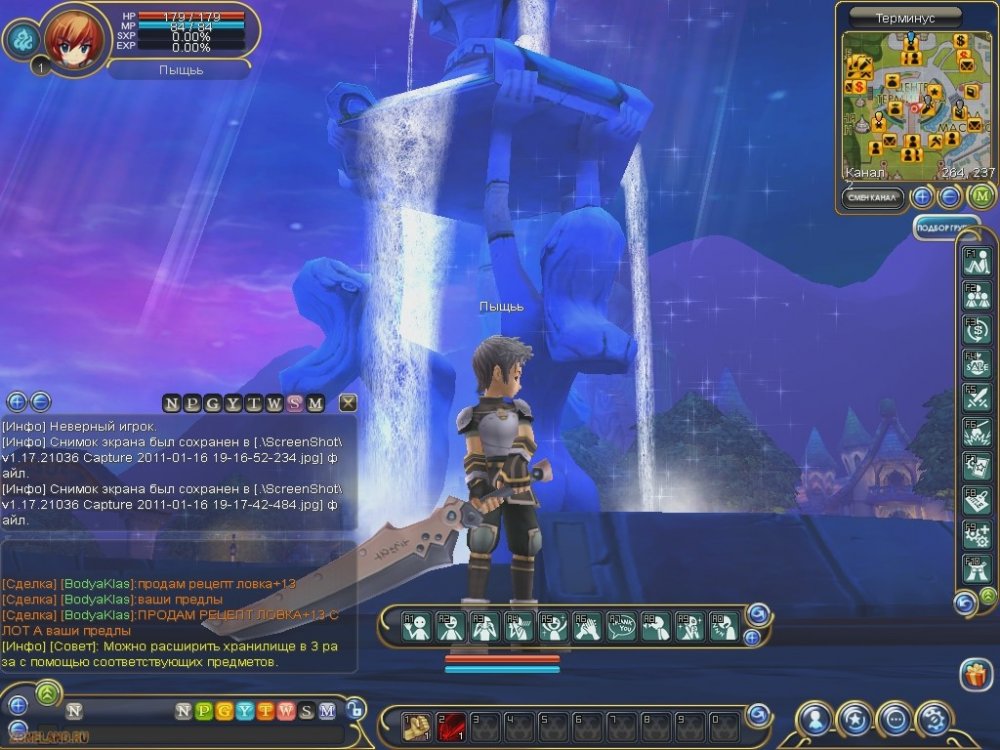The height and width of the screenshot is (750, 1000).
Task: Toggle the chat lock padlock icon
Action: pyautogui.click(x=355, y=711)
